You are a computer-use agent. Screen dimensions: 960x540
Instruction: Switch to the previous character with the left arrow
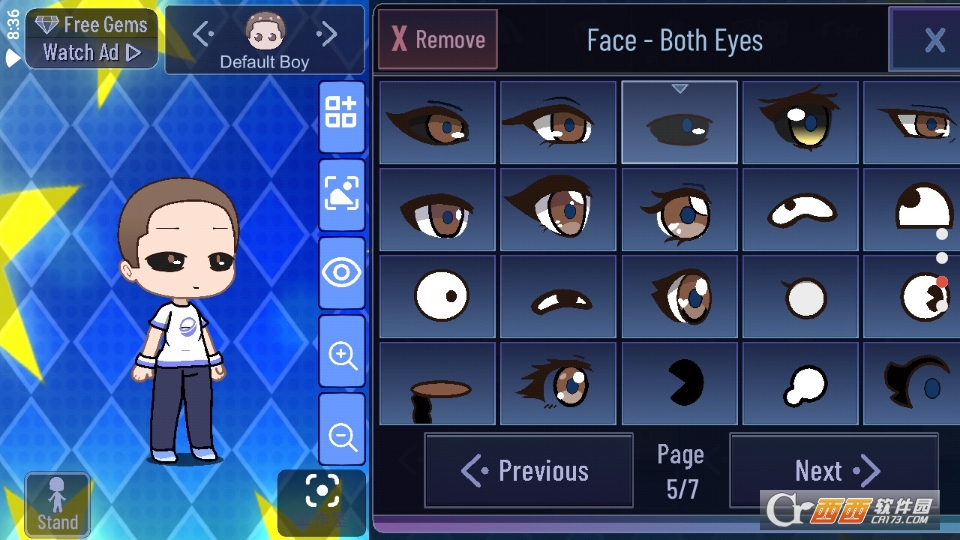click(x=203, y=35)
